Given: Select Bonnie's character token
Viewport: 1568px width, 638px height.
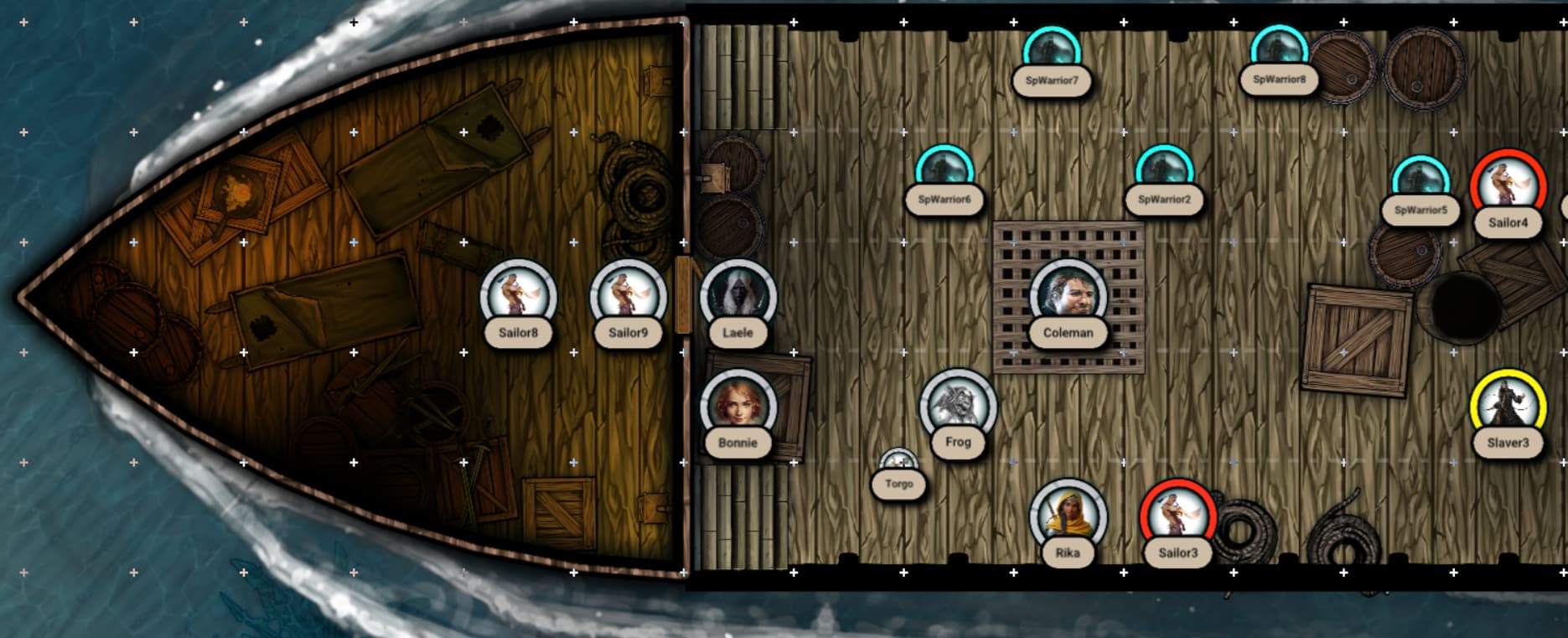Looking at the screenshot, I should (x=737, y=407).
